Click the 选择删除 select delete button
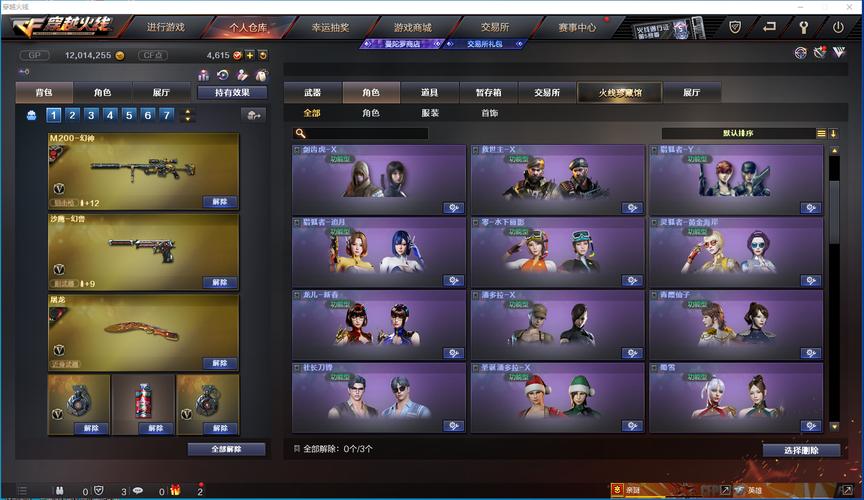The height and width of the screenshot is (500, 864). [800, 450]
